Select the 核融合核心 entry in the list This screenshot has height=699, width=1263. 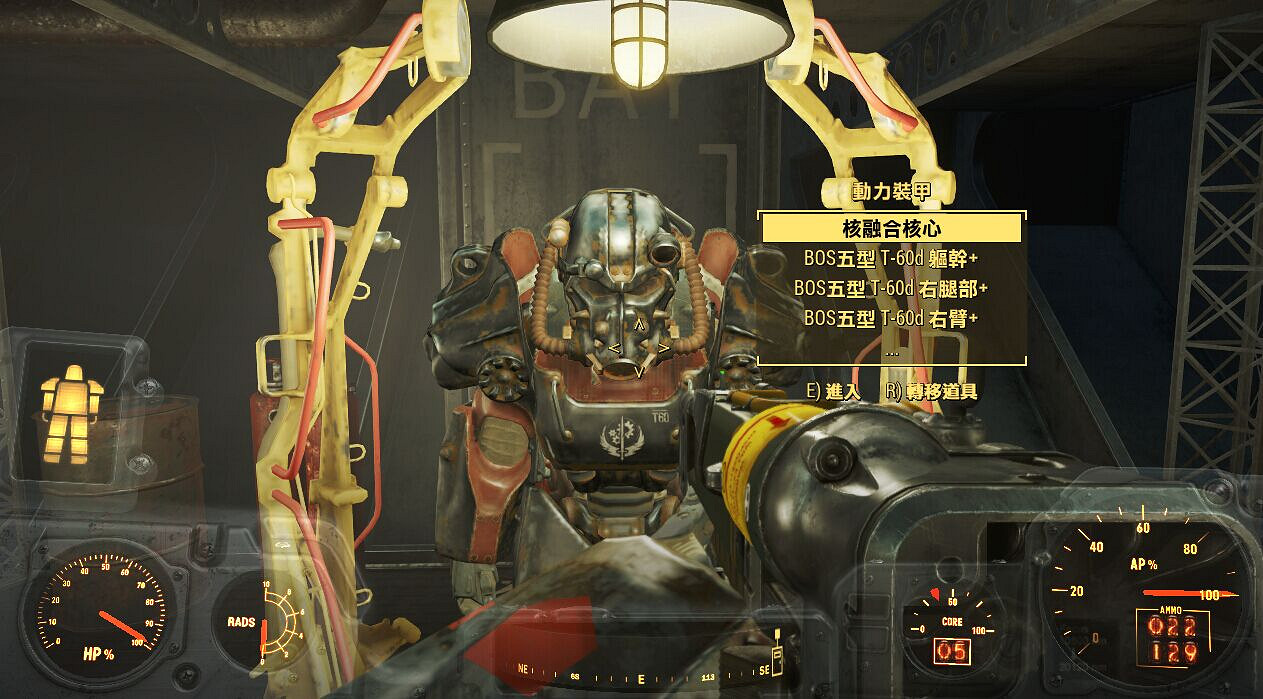click(891, 228)
